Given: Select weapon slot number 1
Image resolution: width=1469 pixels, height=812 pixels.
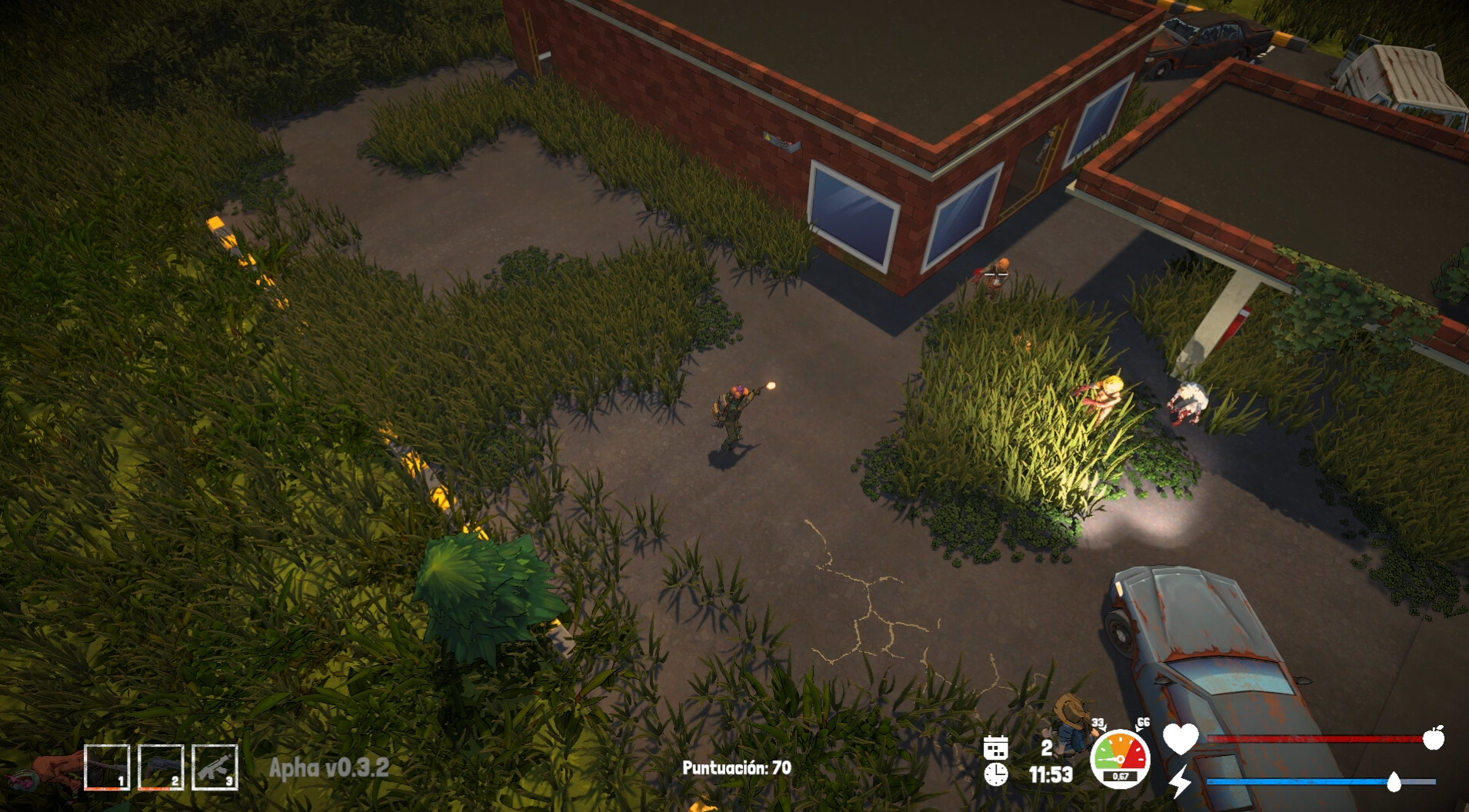Looking at the screenshot, I should [107, 767].
